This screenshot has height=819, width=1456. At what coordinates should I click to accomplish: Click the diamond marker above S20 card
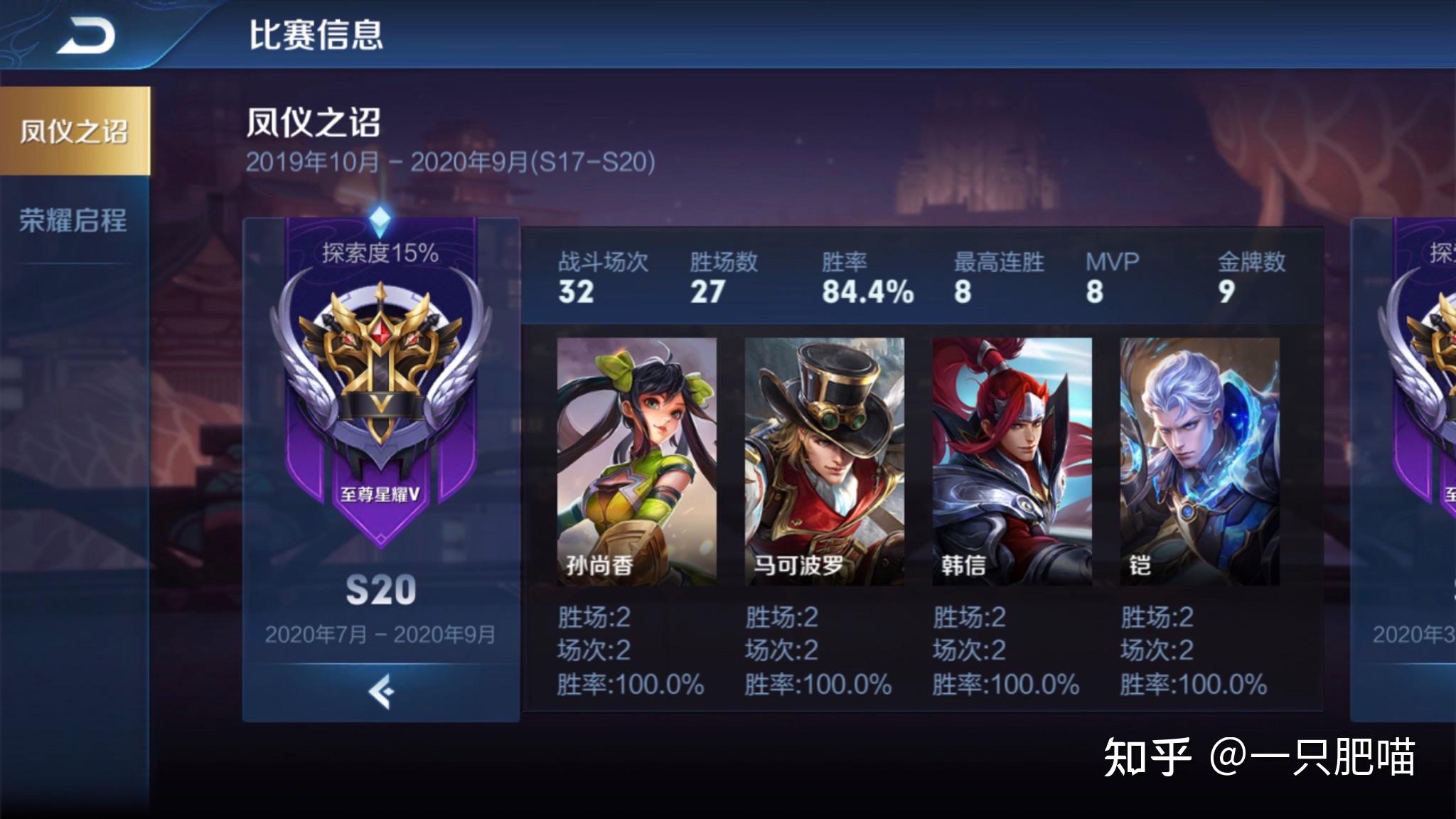pos(379,217)
